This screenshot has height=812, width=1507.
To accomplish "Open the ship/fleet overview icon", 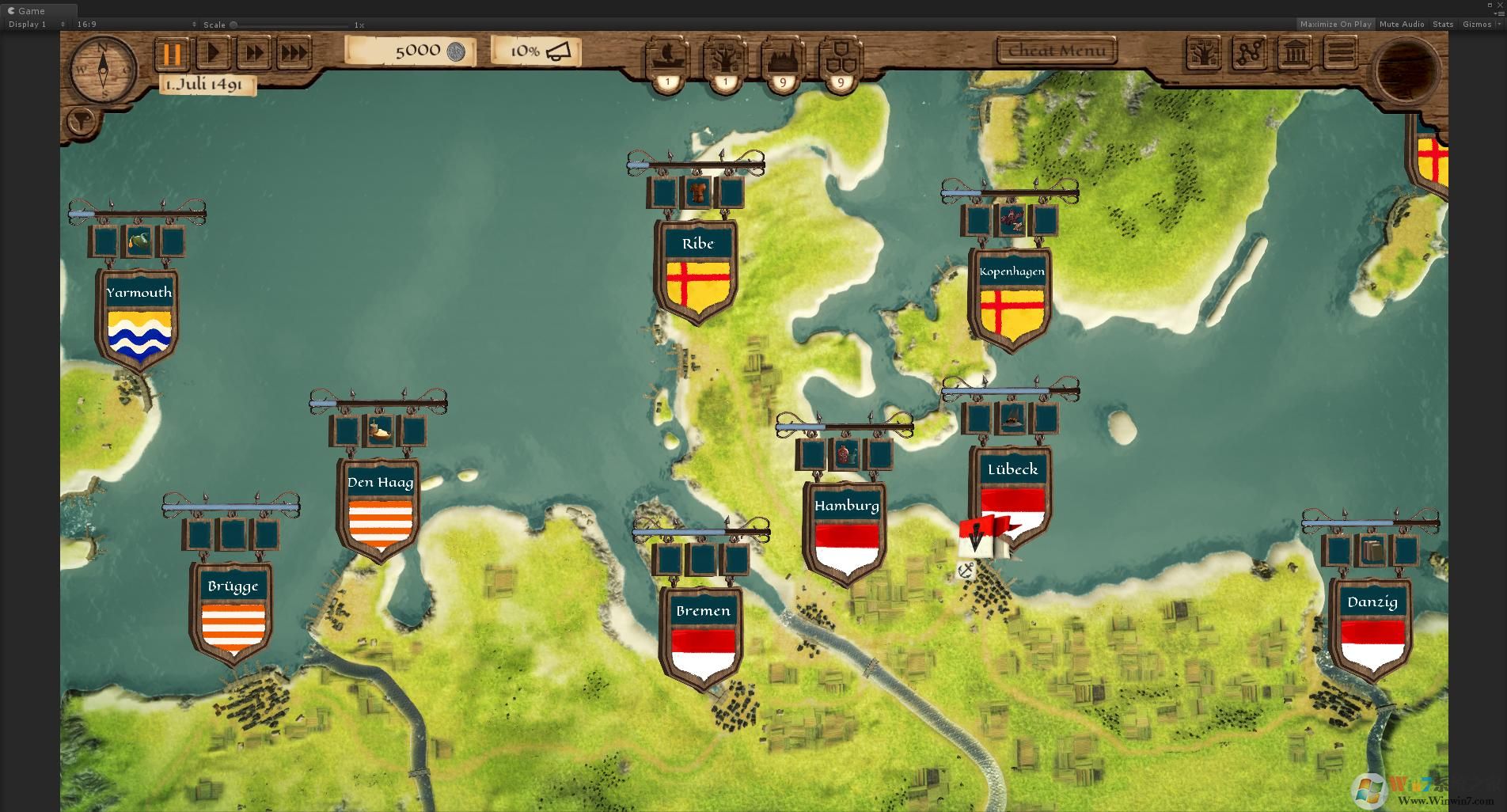I will [x=666, y=57].
